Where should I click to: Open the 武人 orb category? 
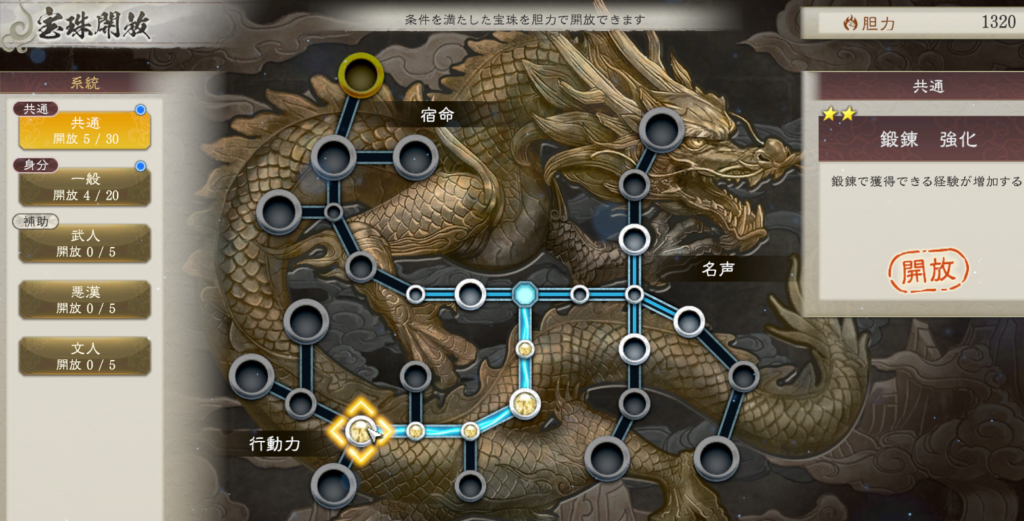pos(85,243)
